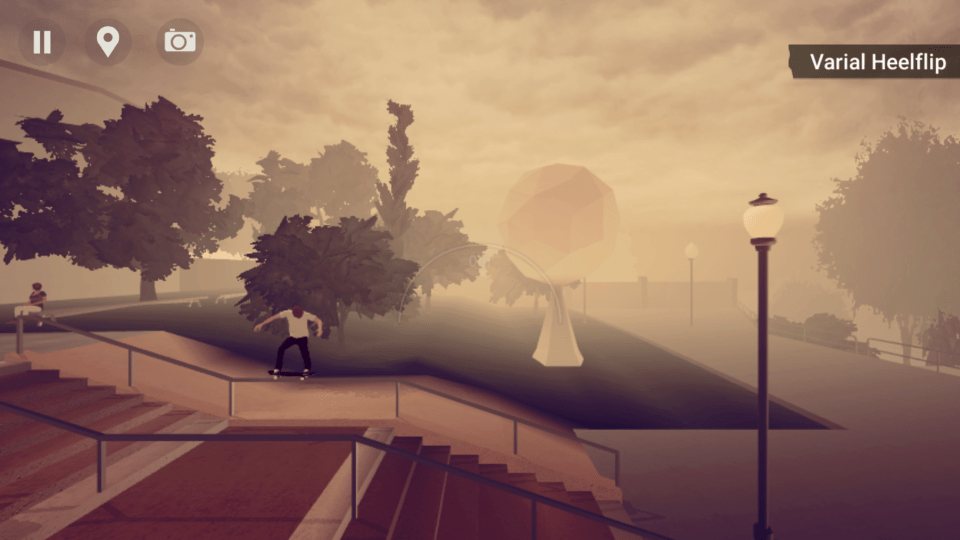Tap the camera icon button
This screenshot has height=540, width=960.
(x=180, y=42)
